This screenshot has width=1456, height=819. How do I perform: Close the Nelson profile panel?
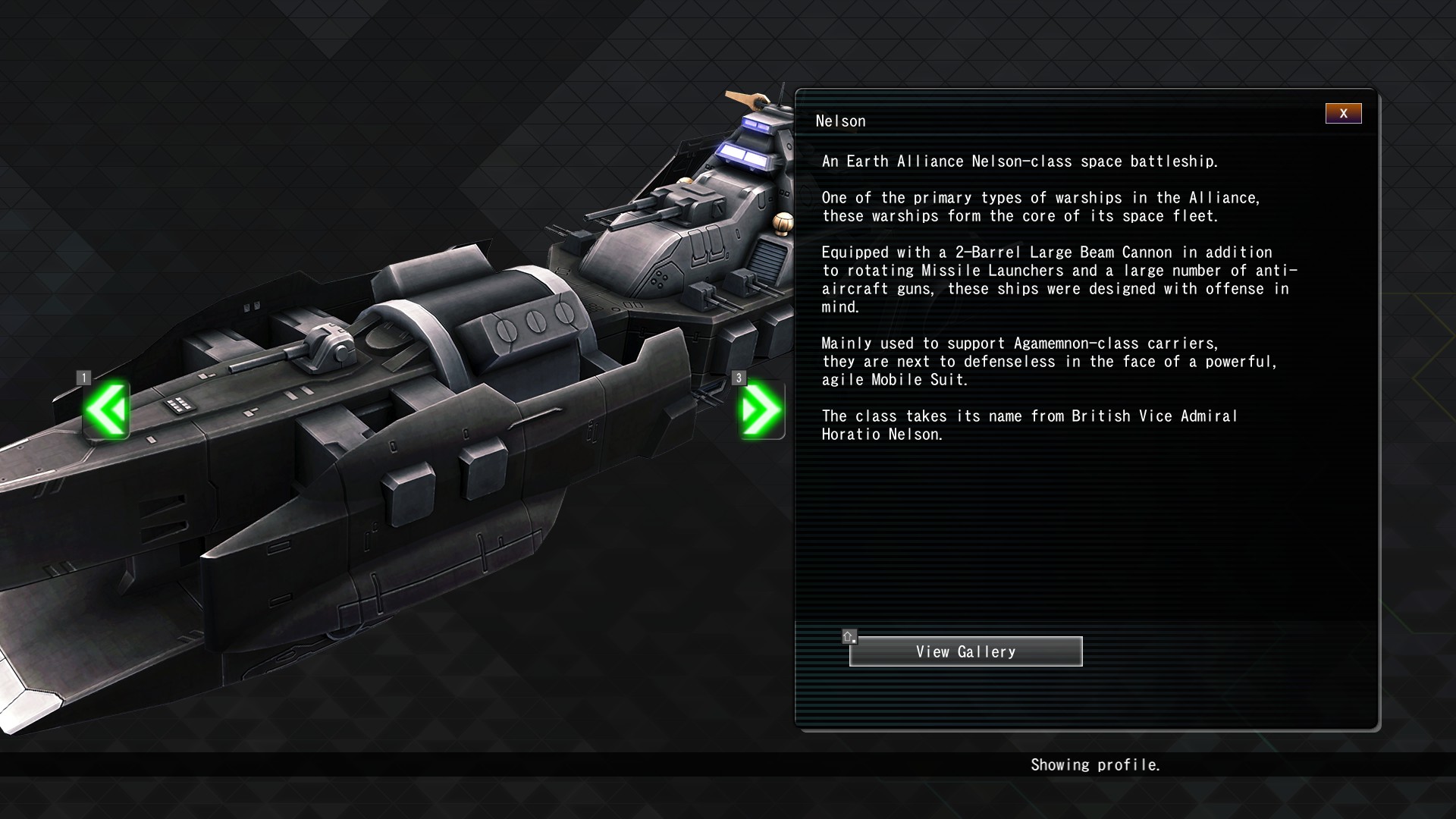(x=1343, y=114)
